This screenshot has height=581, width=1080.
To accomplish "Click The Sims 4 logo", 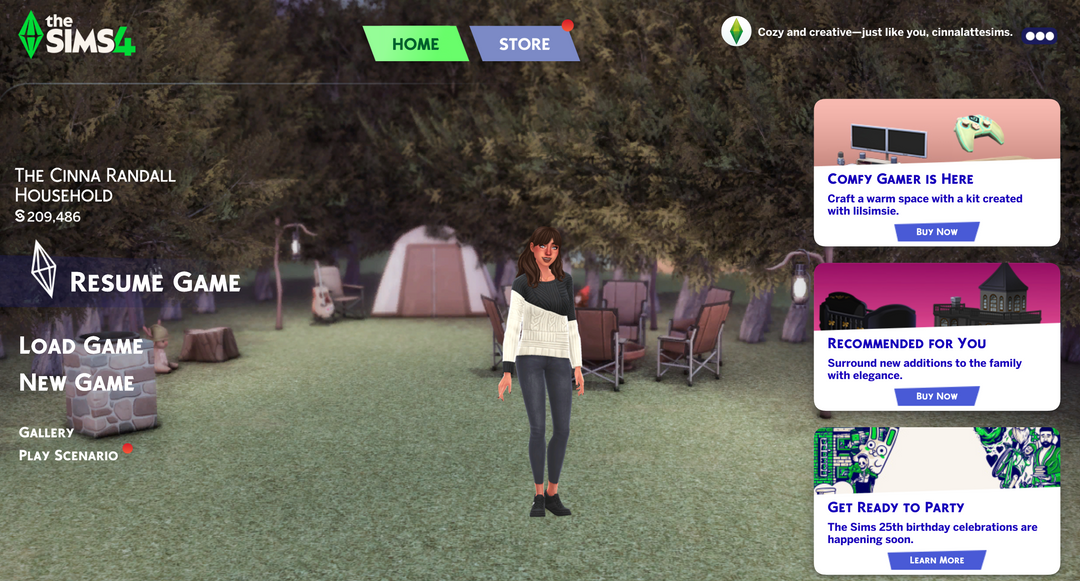I will click(x=77, y=34).
